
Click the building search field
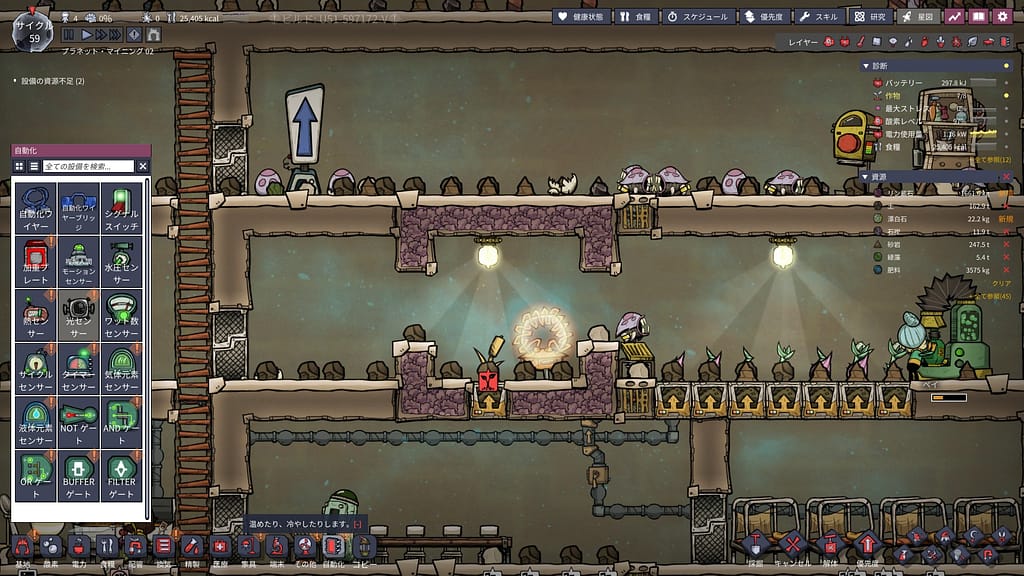click(x=88, y=166)
